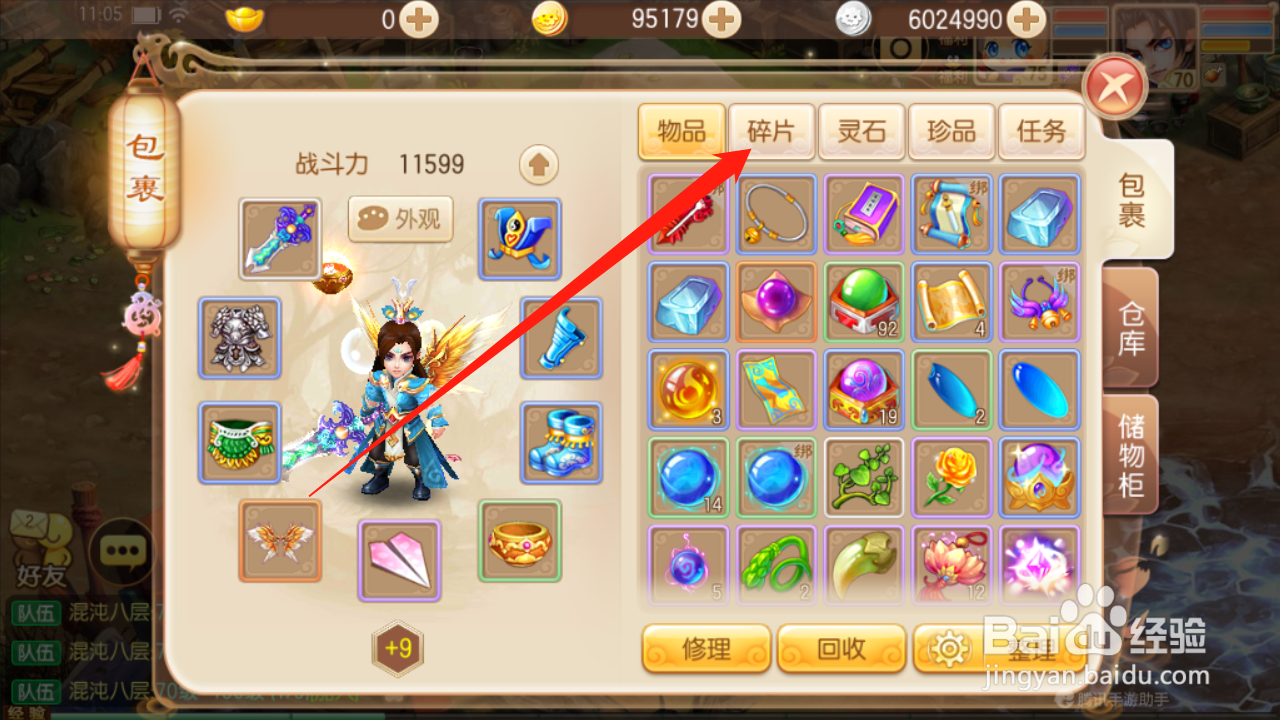The image size is (1280, 720).
Task: Tap the battle power upgrade arrow icon
Action: [538, 165]
